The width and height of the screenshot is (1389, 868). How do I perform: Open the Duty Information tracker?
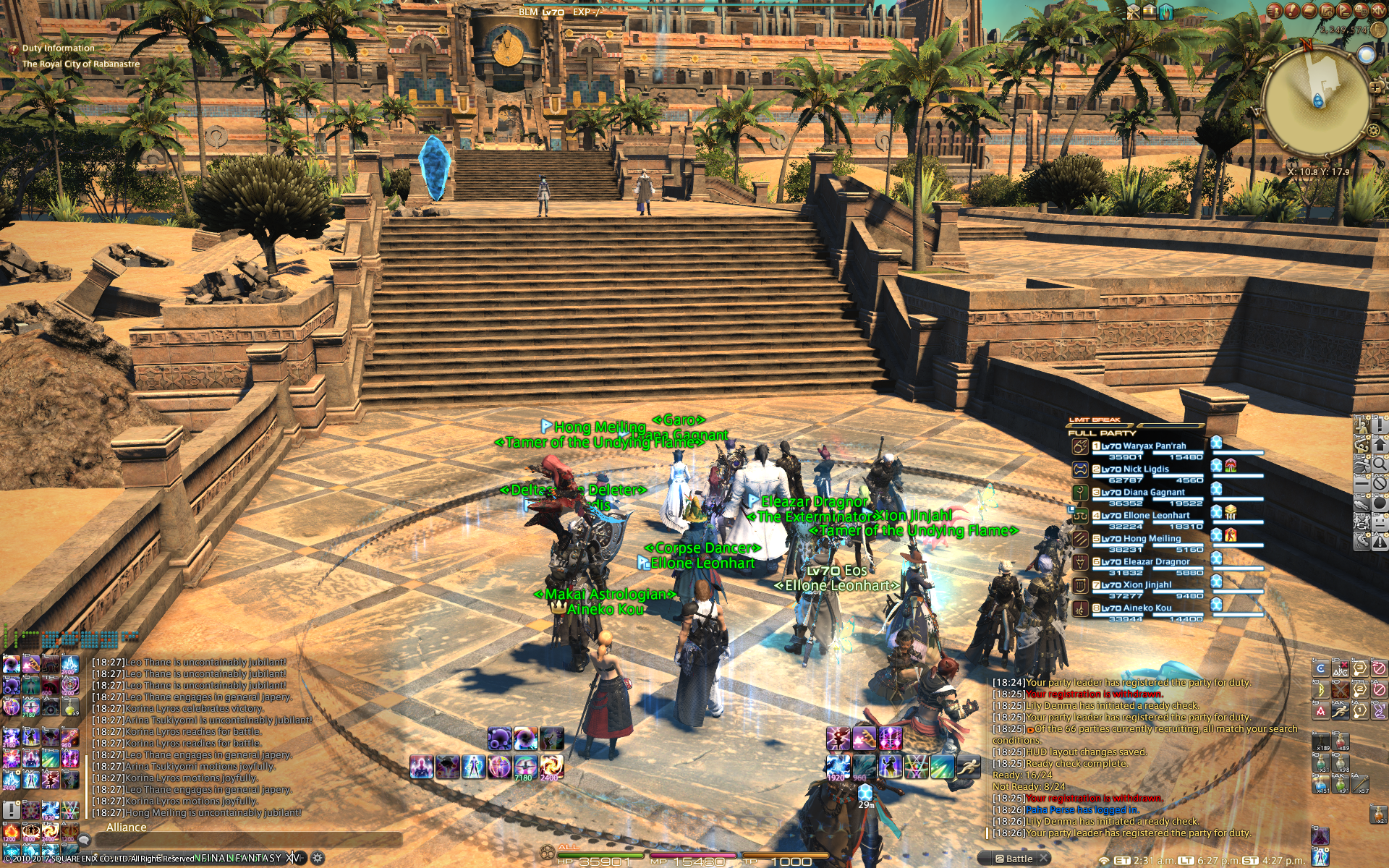[58, 48]
